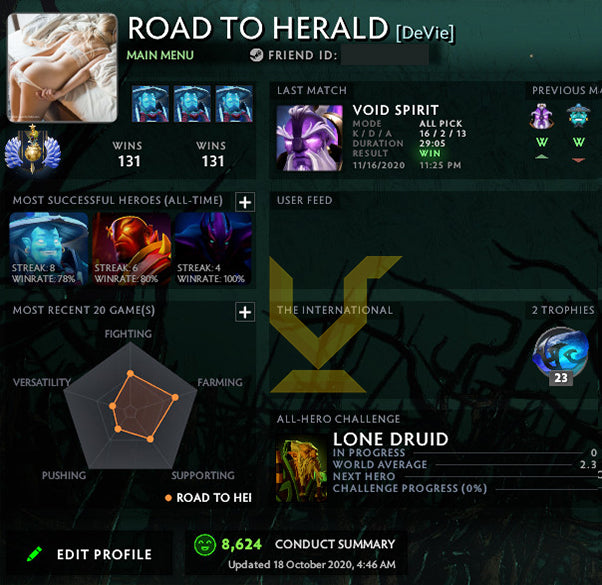Viewport: 602px width, 585px height.
Task: Open the Edit Profile button
Action: pyautogui.click(x=90, y=553)
